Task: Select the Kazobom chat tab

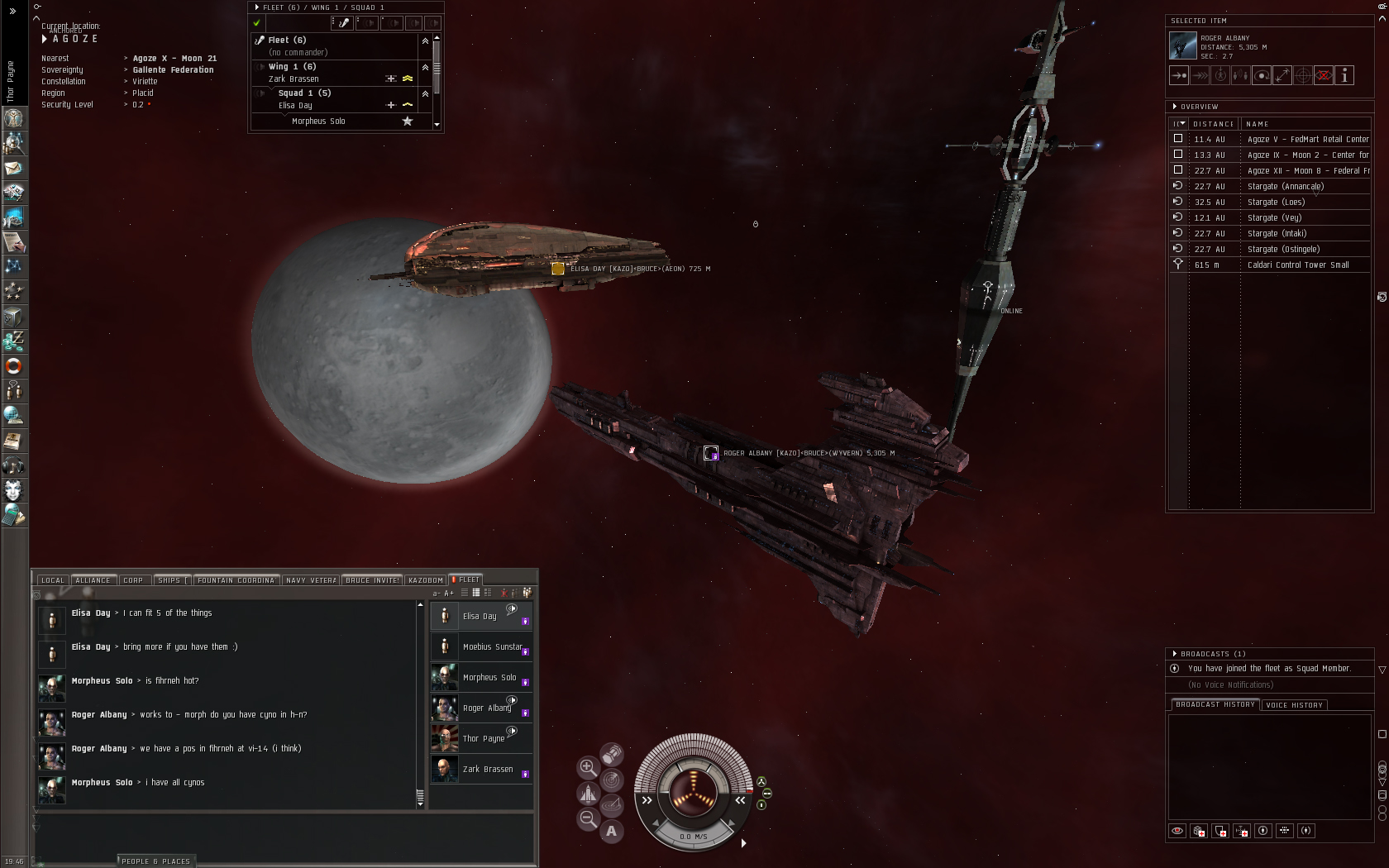Action: 426,580
